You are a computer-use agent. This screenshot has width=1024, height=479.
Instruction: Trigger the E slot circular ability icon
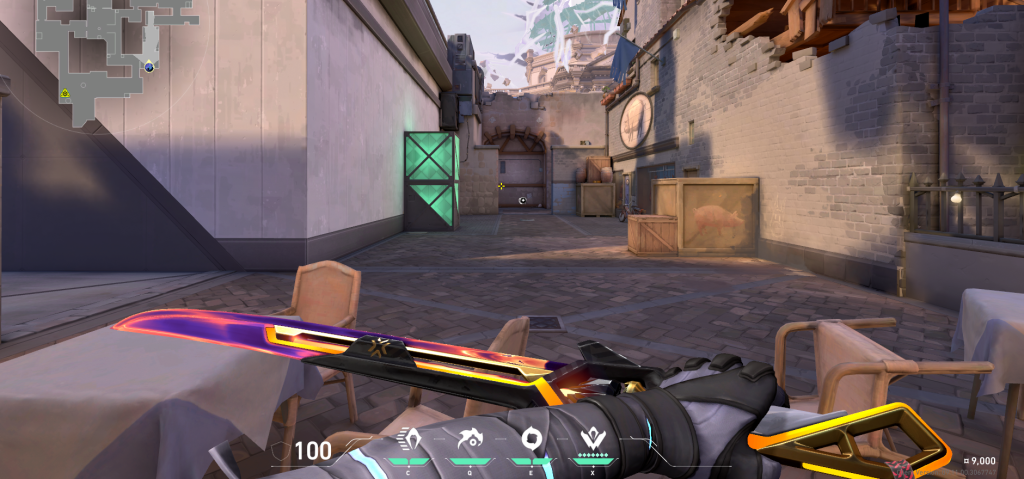[530, 439]
